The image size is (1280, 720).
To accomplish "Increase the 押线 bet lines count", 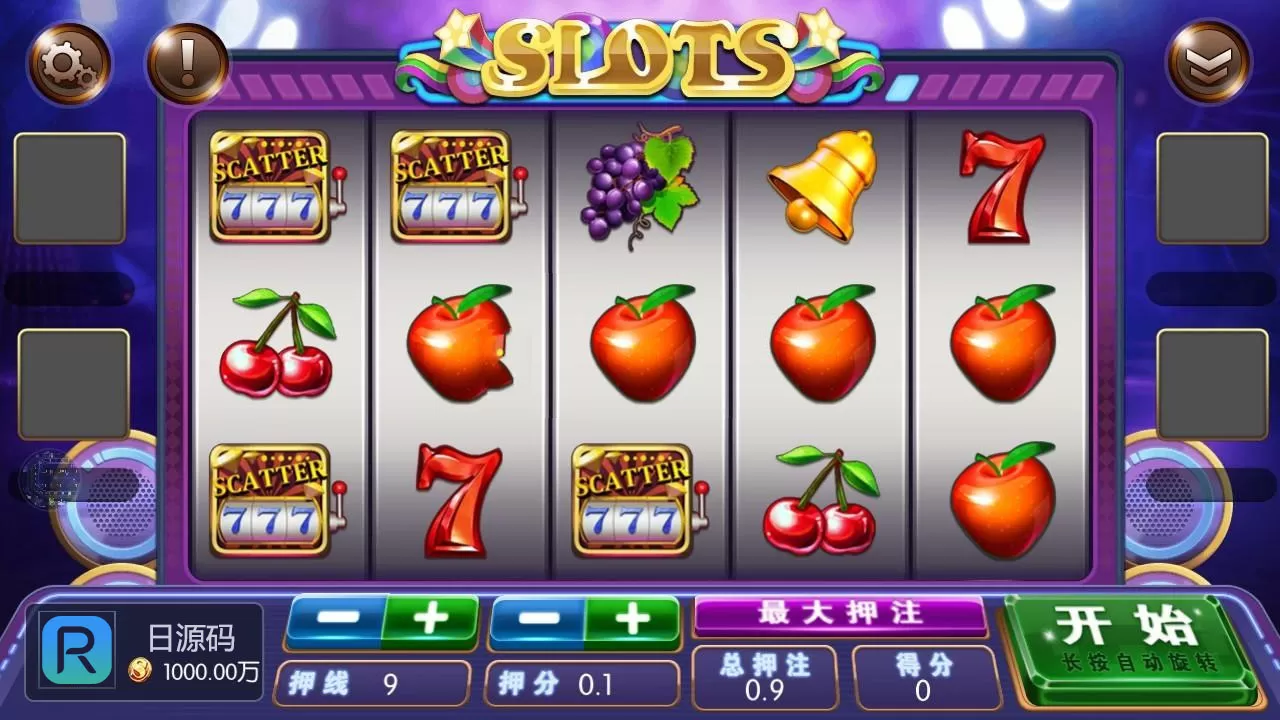I will click(x=431, y=620).
